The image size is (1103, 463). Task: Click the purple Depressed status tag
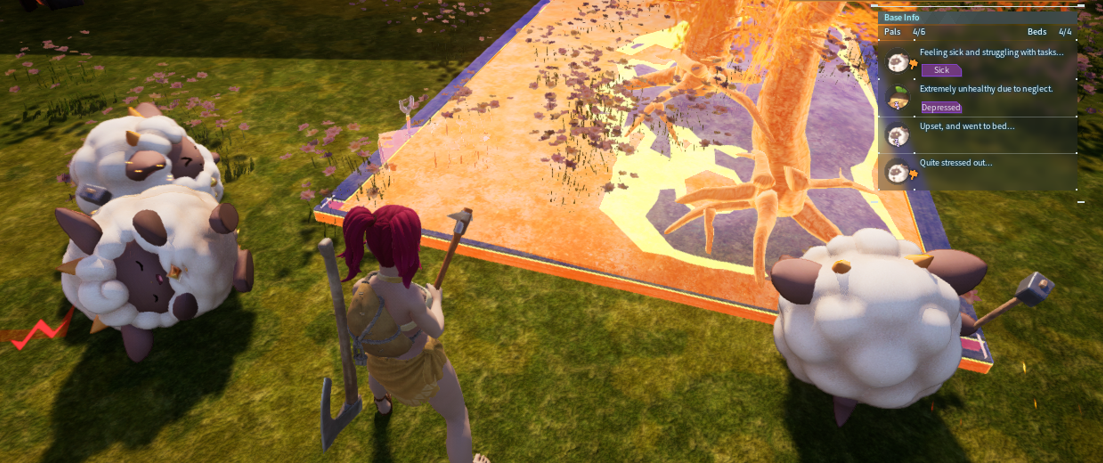941,107
